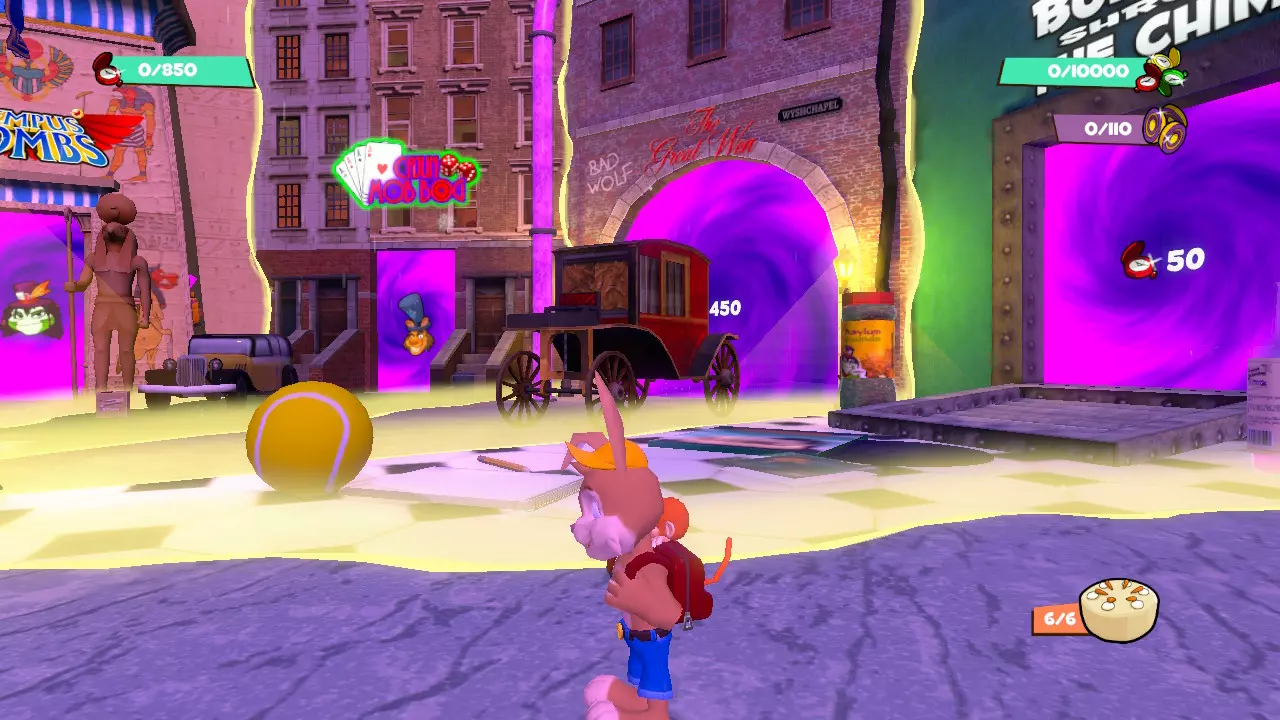Toggle the yellow pocket watch atop the 0/10000 cluster
This screenshot has height=720, width=1280.
click(x=1164, y=60)
